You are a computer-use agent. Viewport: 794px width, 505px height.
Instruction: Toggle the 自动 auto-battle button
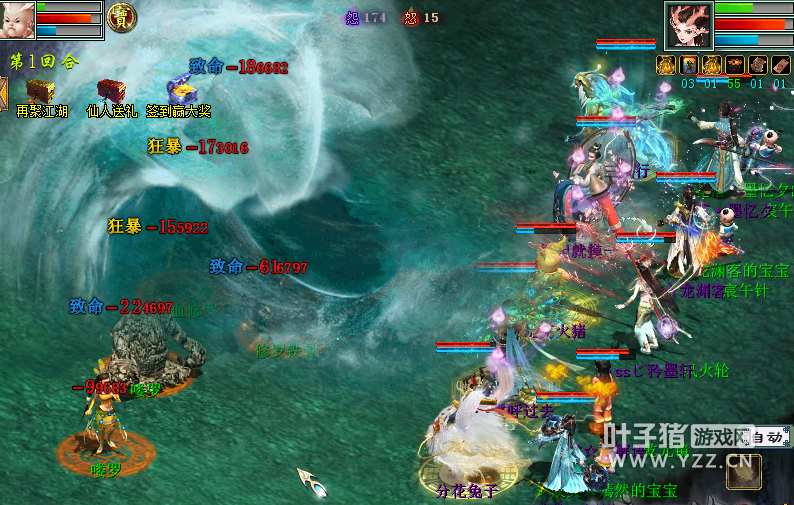(x=766, y=437)
